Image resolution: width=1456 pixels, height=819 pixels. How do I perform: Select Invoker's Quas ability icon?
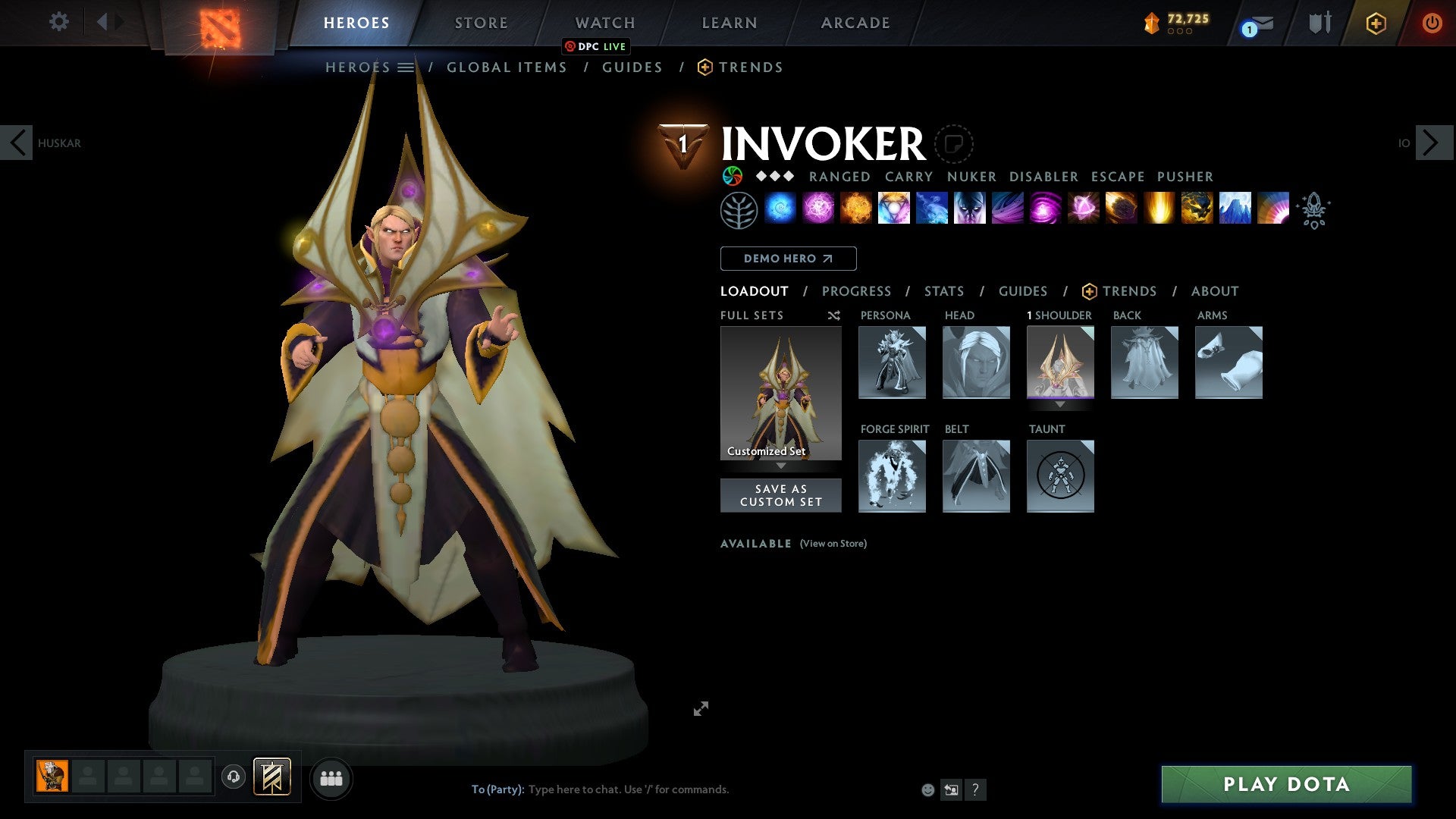coord(782,209)
